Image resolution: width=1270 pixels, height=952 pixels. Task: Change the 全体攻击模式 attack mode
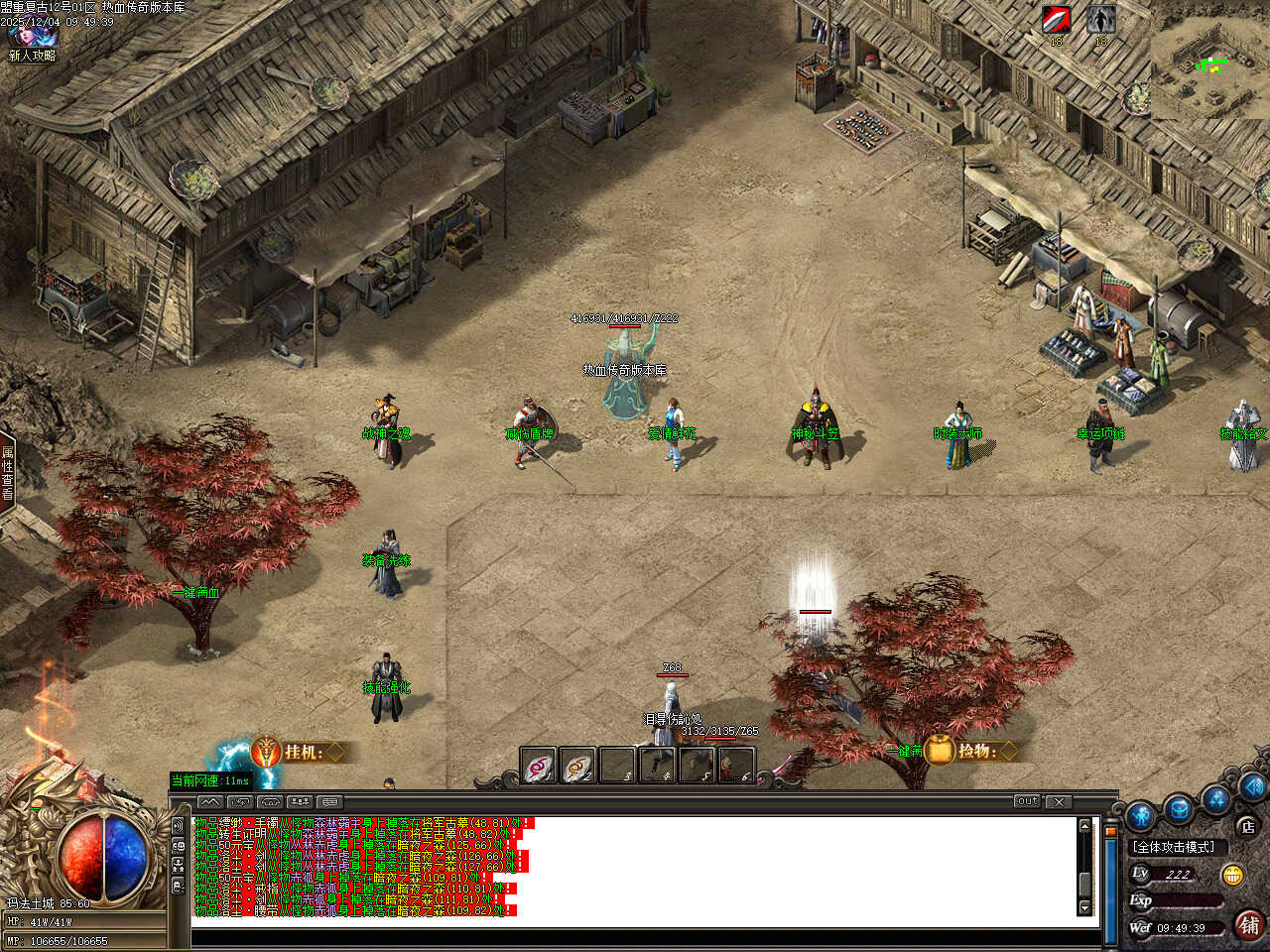(1174, 847)
